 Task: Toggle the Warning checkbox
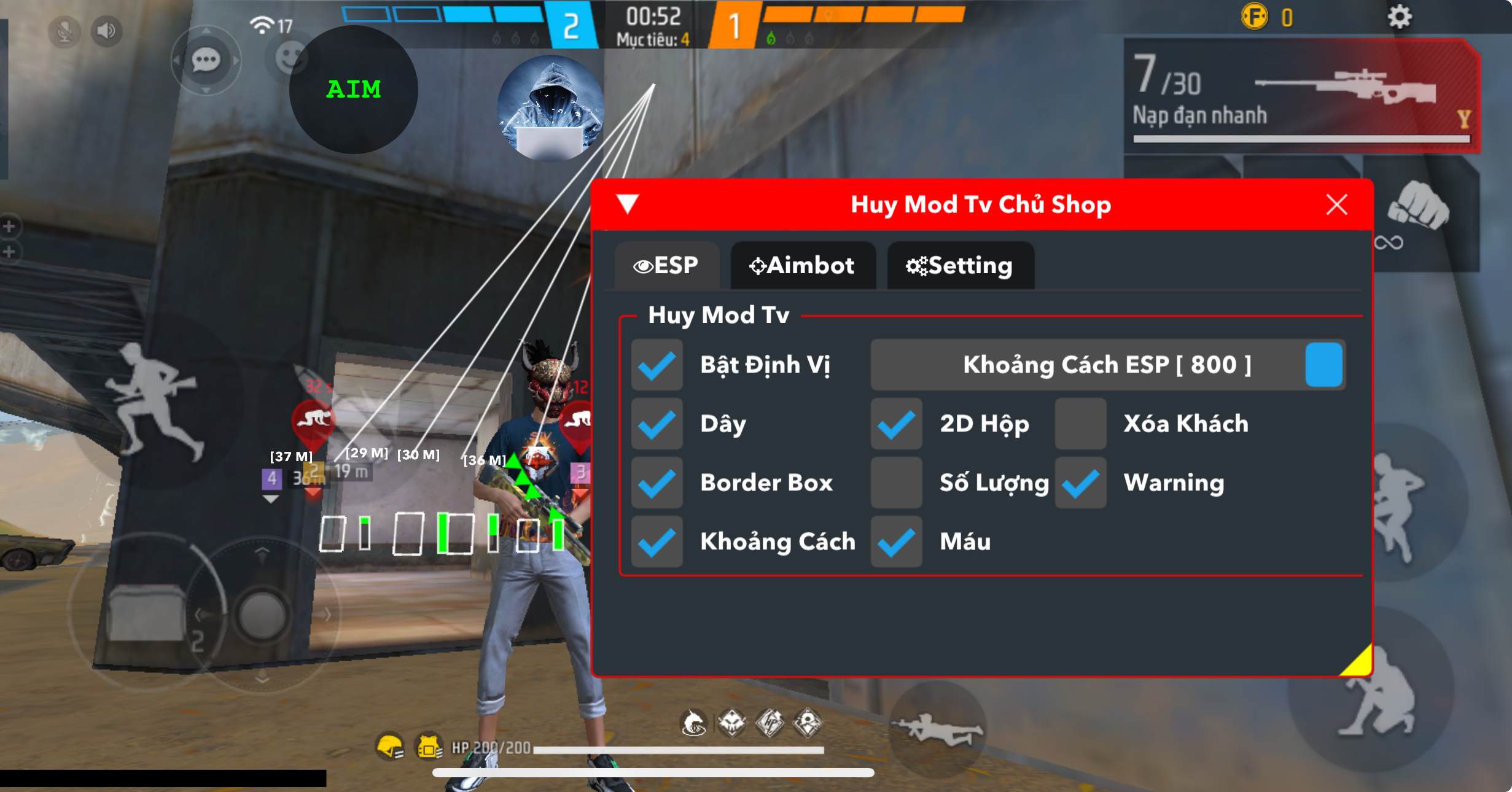[x=1080, y=483]
